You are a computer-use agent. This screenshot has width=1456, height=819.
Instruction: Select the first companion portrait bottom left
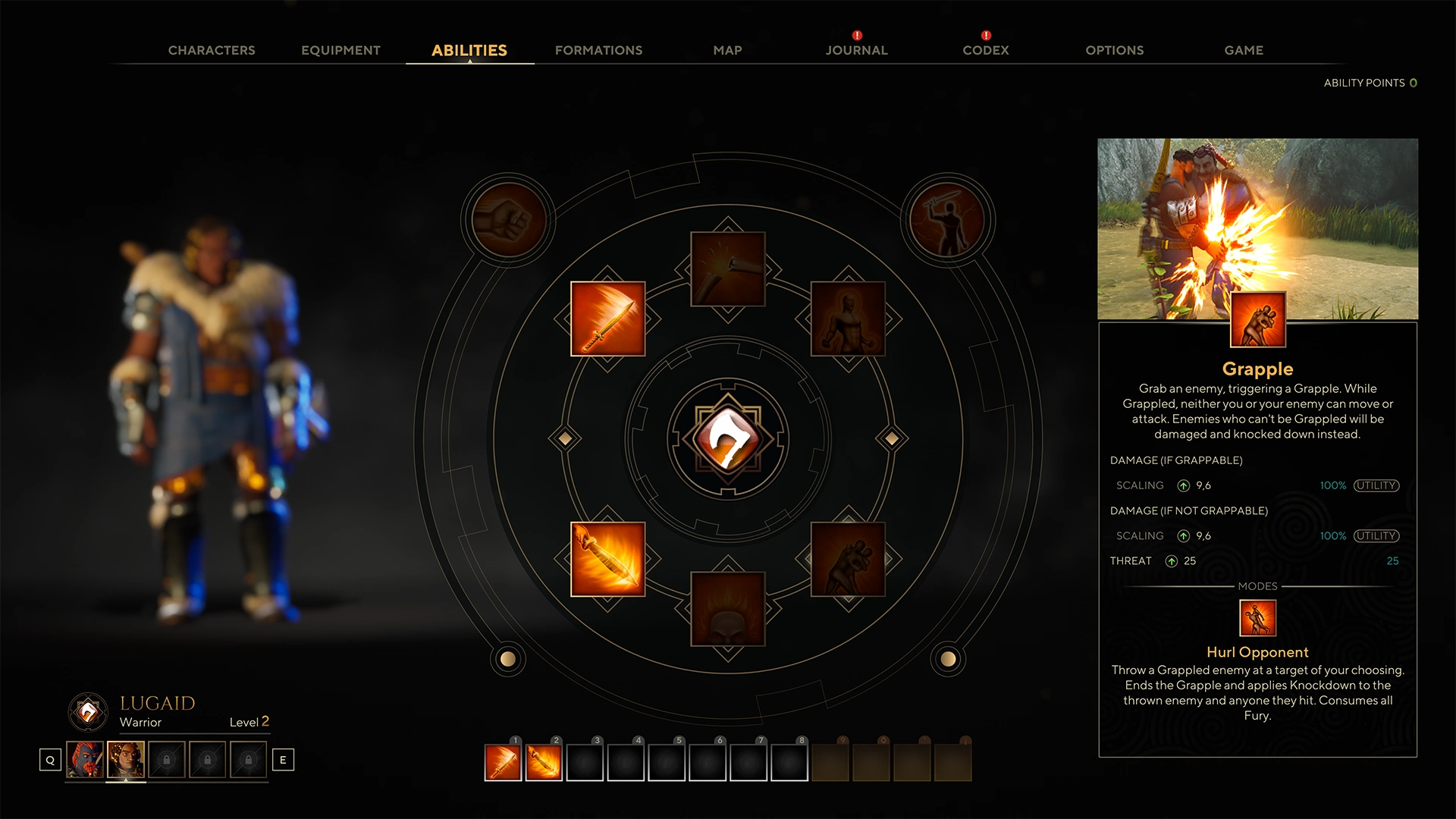85,759
